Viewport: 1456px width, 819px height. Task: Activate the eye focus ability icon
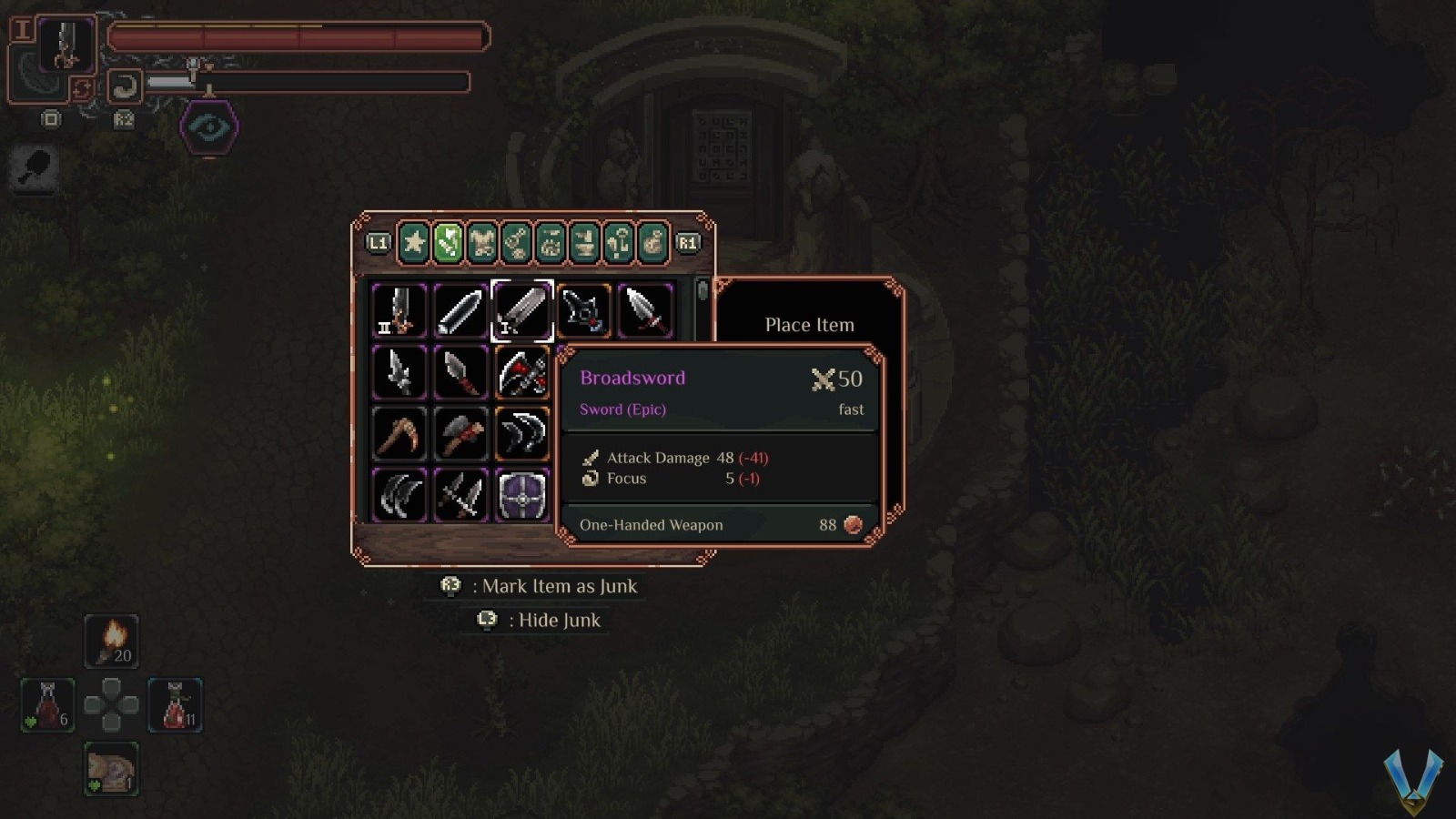click(x=209, y=127)
